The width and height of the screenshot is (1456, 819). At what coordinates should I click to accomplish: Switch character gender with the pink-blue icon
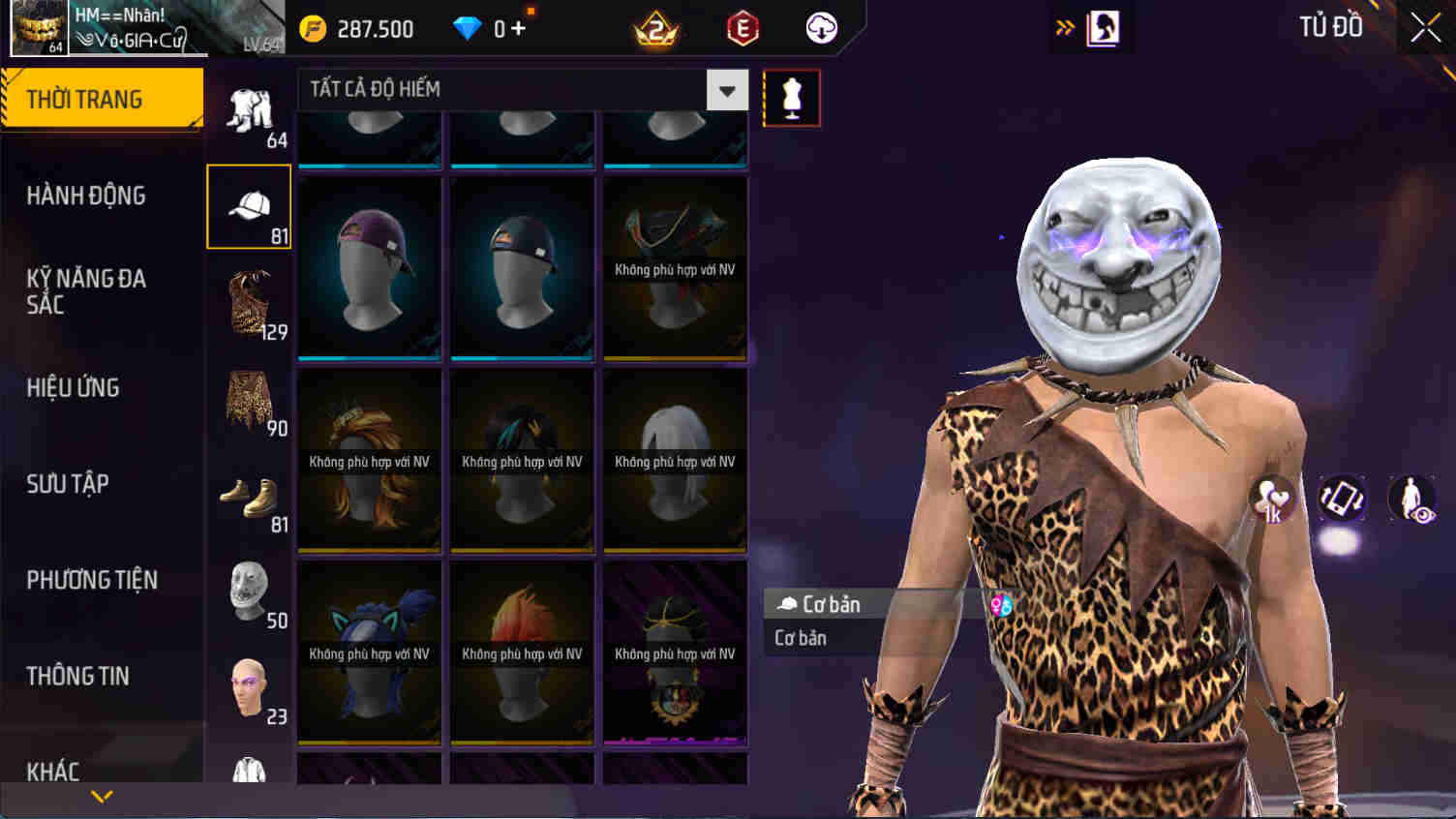pyautogui.click(x=1002, y=607)
